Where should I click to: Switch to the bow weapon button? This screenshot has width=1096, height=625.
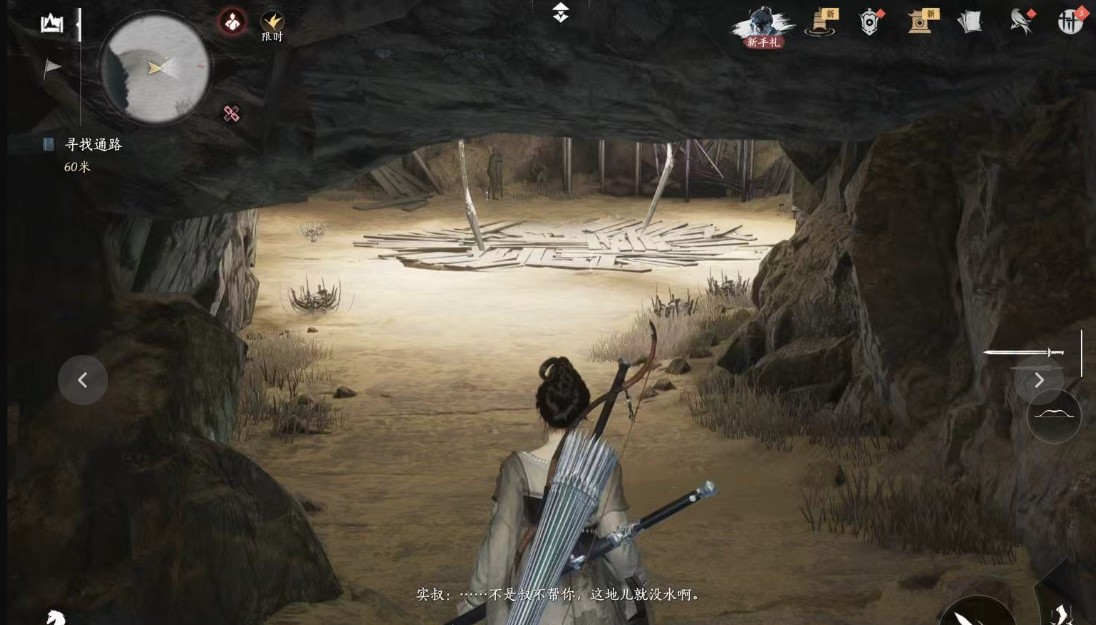[1054, 415]
